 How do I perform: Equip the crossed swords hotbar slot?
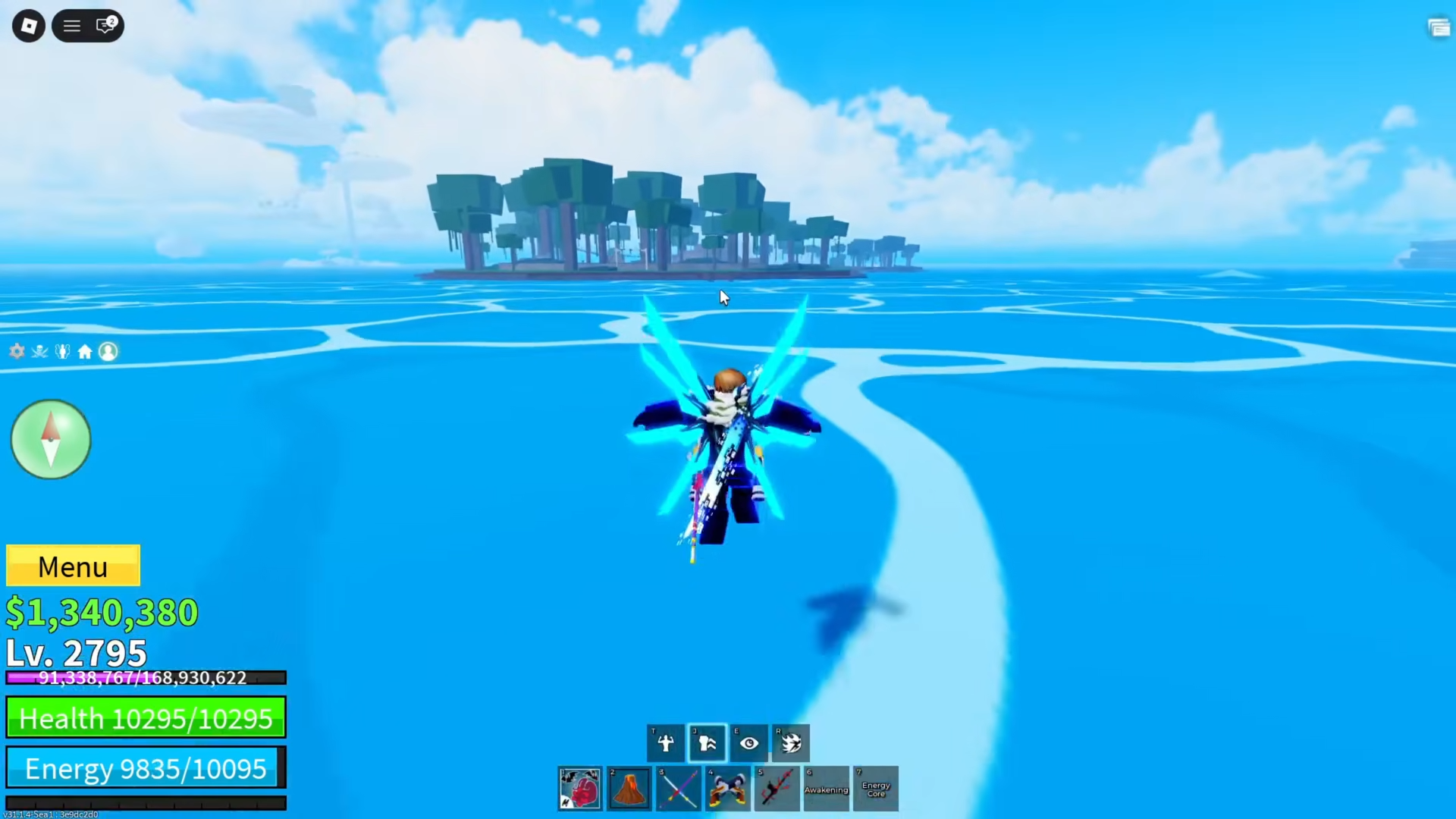tap(679, 789)
